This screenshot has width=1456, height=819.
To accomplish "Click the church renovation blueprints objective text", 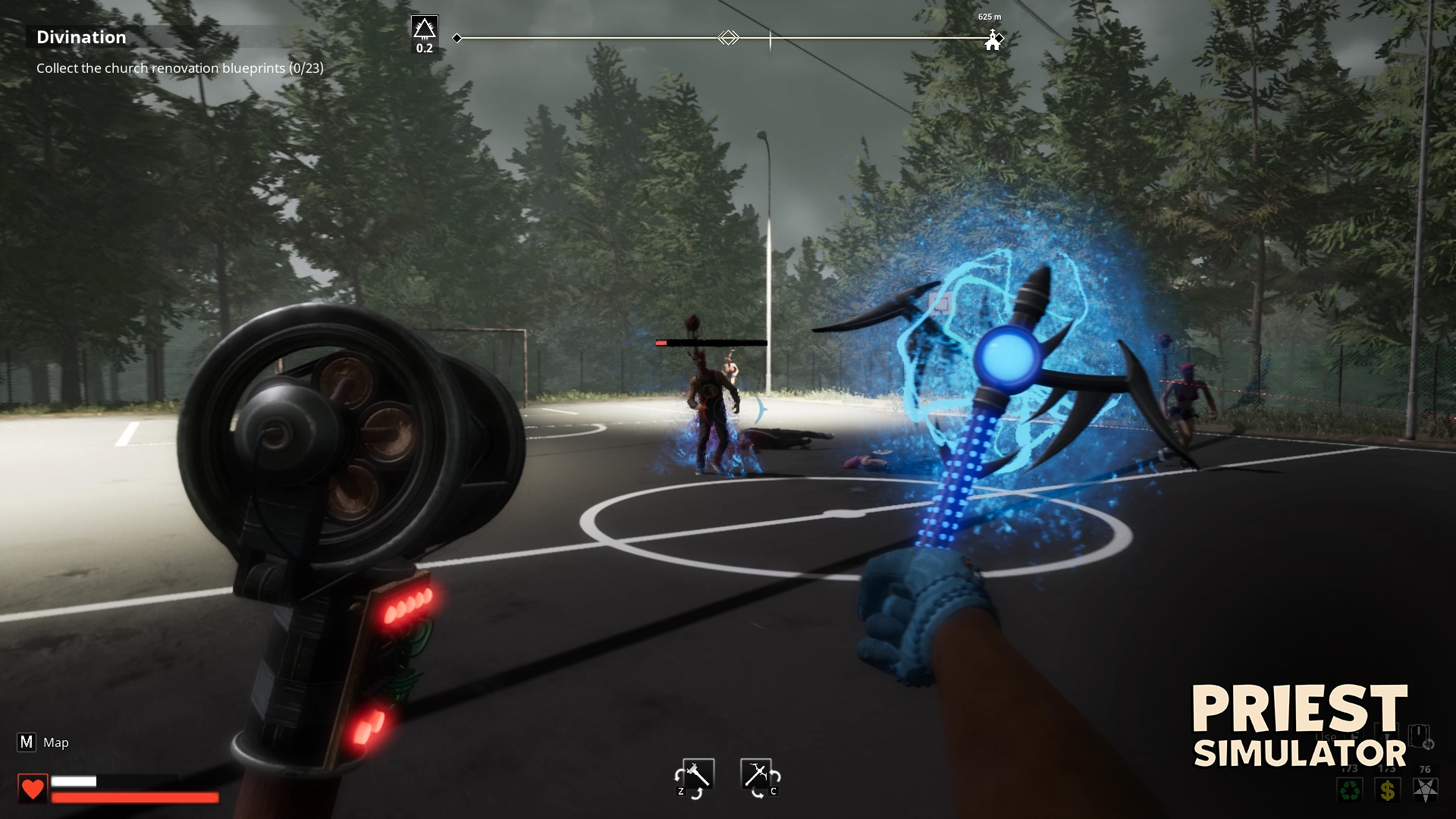I will point(179,67).
